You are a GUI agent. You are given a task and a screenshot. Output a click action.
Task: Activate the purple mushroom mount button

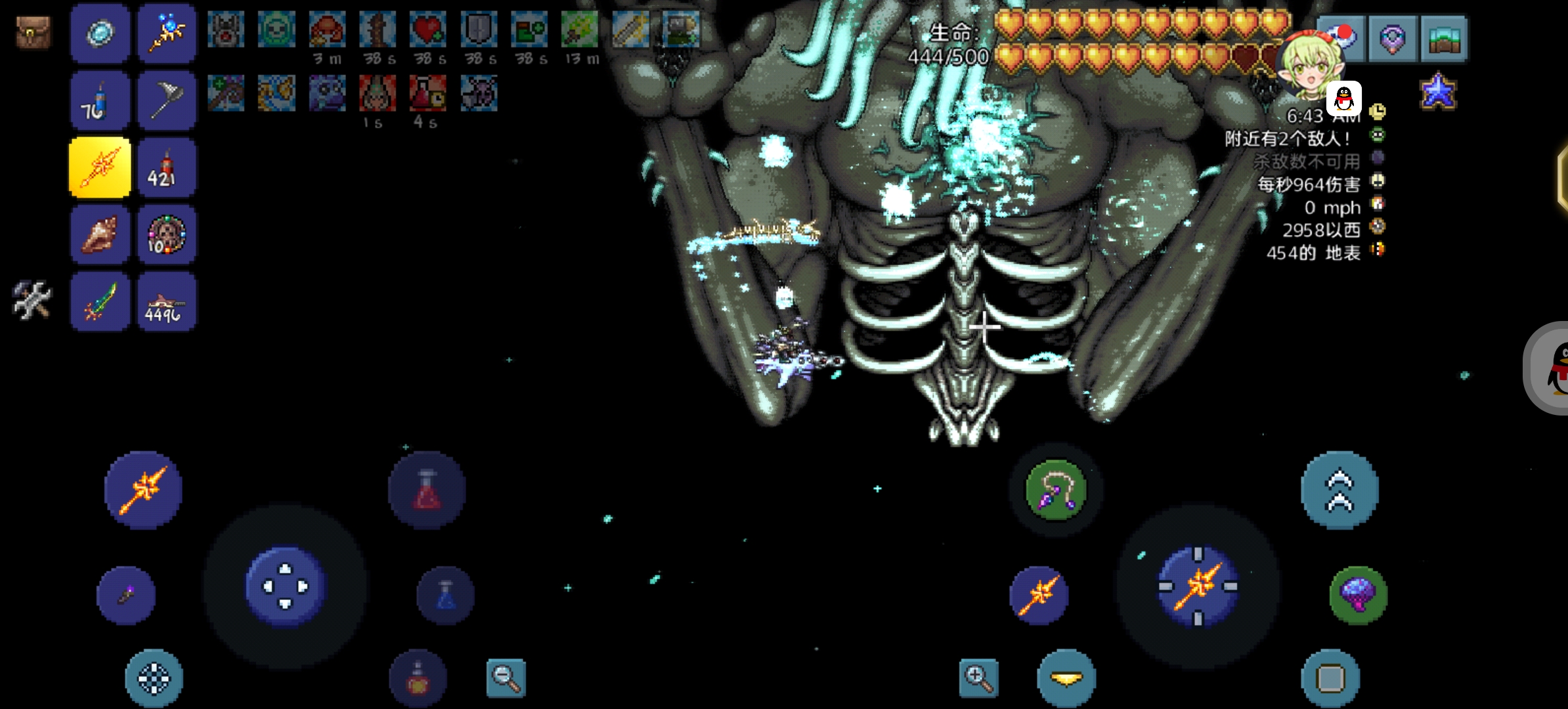[x=1358, y=595]
